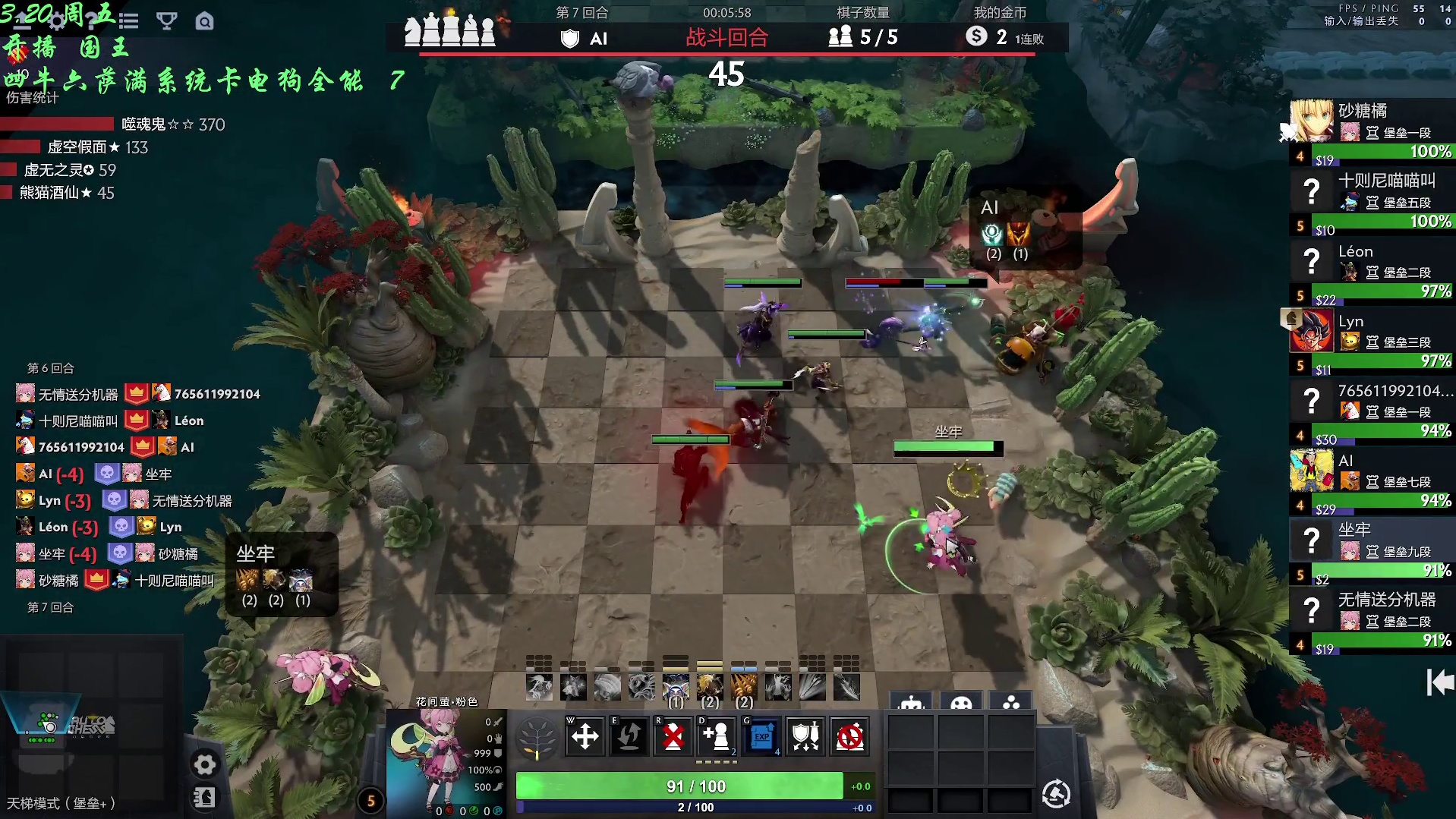Click the auction hammer refresh icon
1456x819 pixels.
click(1056, 794)
